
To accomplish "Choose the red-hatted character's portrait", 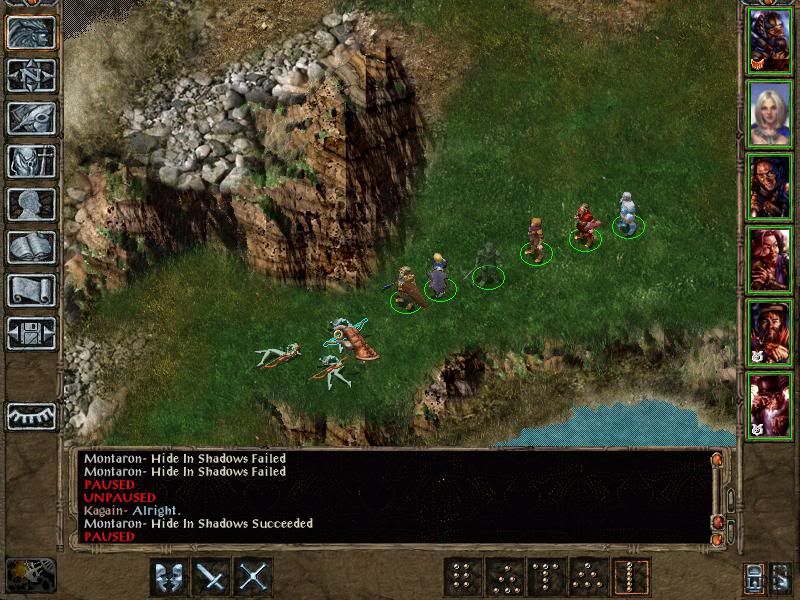I will click(770, 405).
